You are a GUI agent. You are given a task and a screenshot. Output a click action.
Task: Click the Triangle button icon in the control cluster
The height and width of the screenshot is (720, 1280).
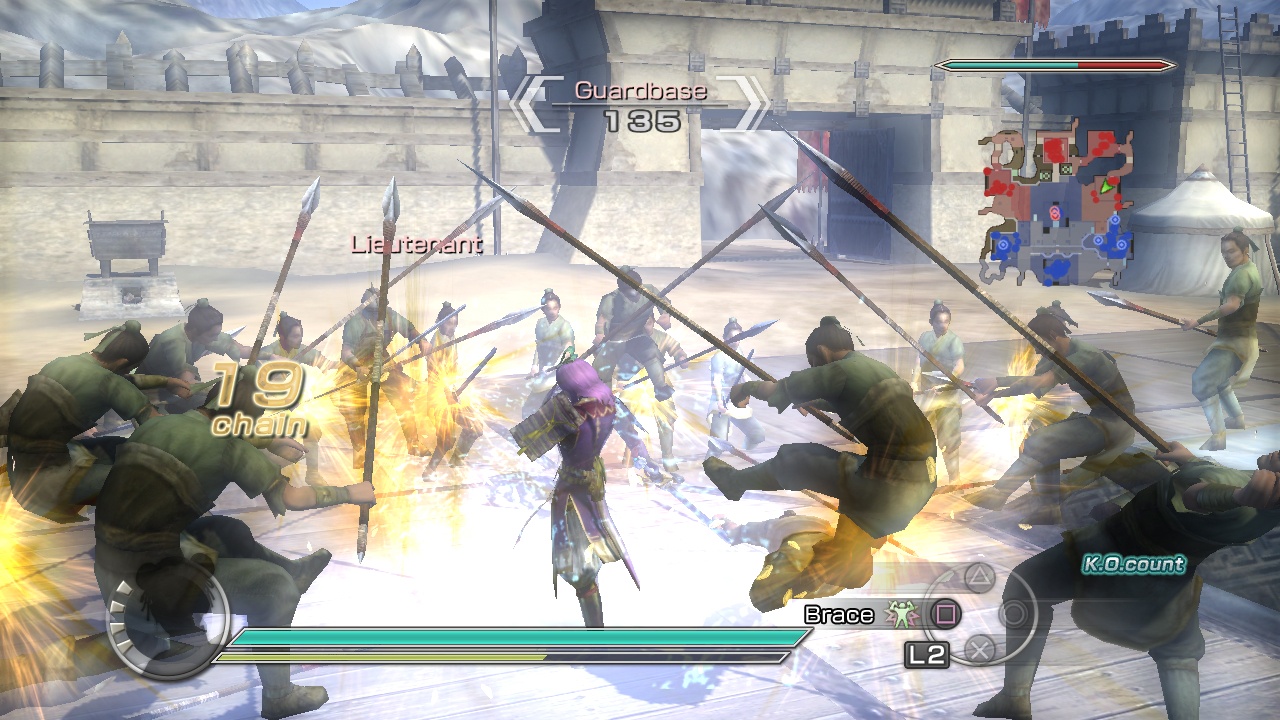point(977,578)
